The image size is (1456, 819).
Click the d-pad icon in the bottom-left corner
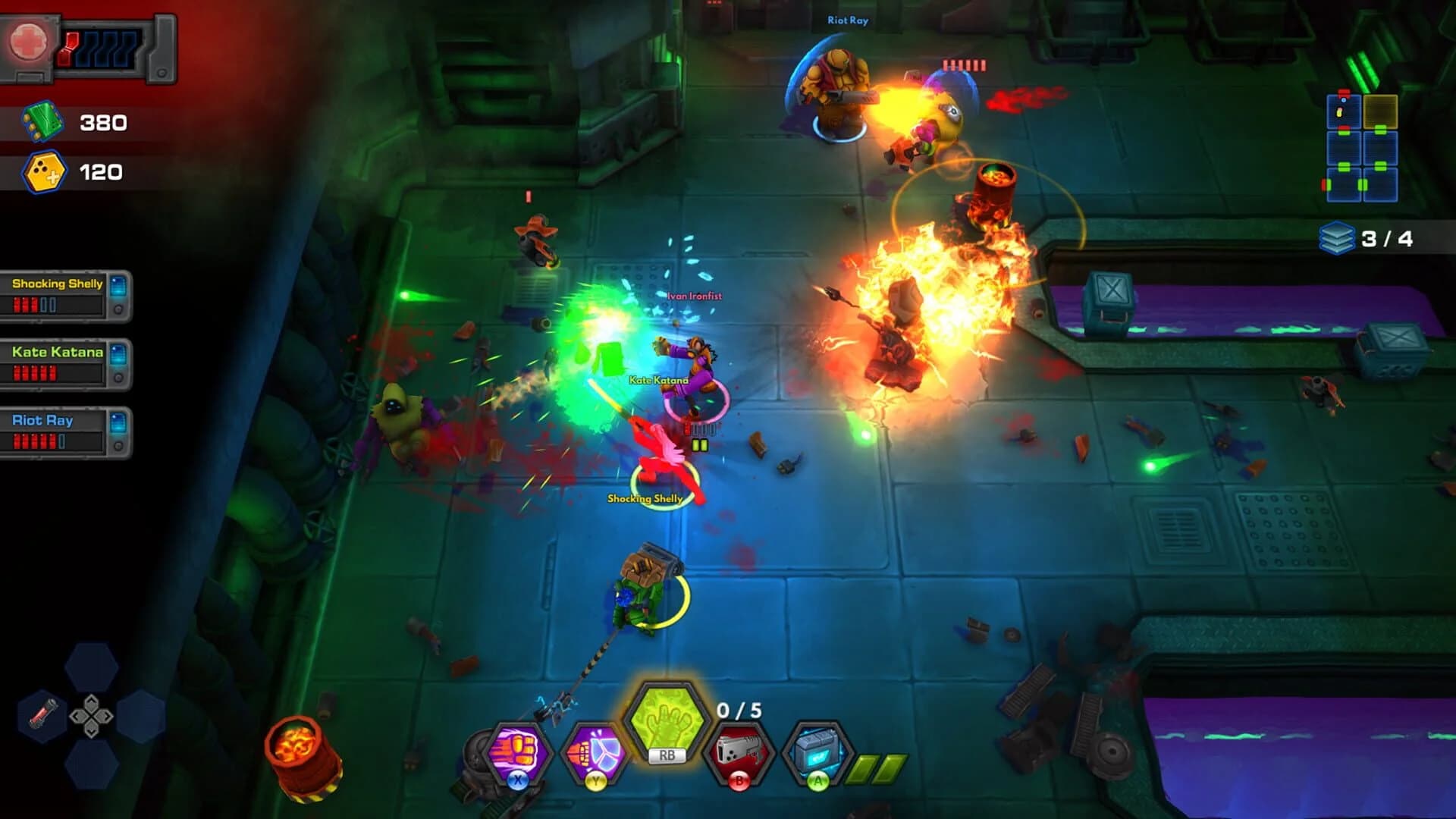(x=89, y=717)
